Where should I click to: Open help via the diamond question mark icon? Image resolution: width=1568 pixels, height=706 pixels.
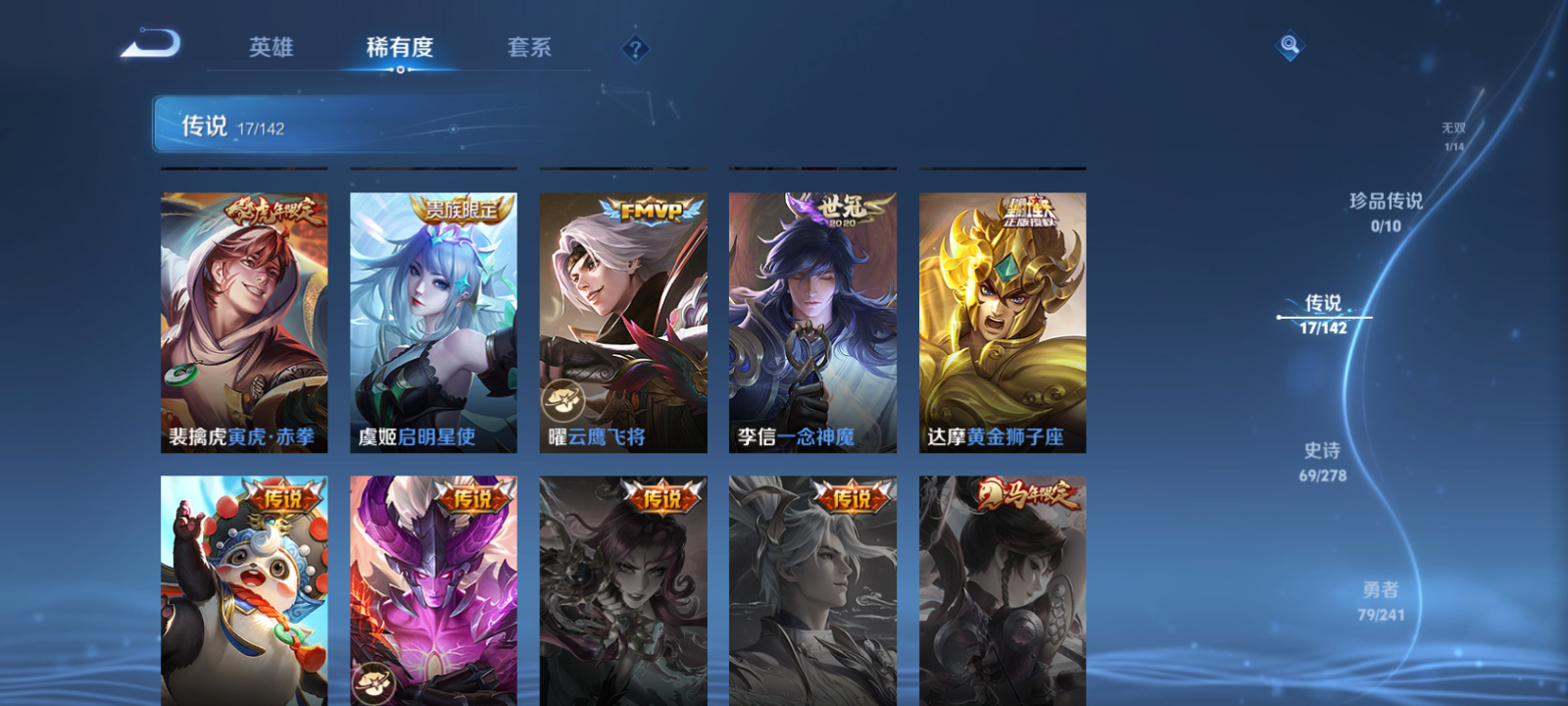point(638,48)
